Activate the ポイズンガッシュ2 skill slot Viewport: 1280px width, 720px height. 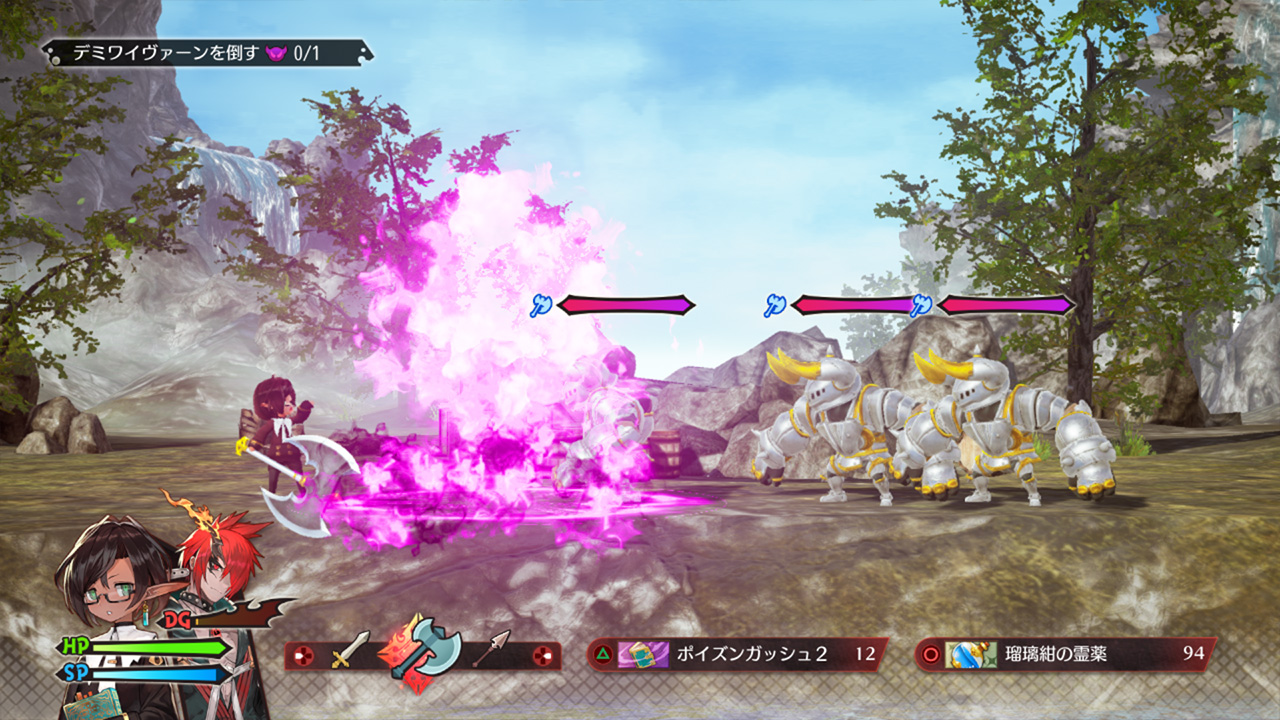click(737, 655)
